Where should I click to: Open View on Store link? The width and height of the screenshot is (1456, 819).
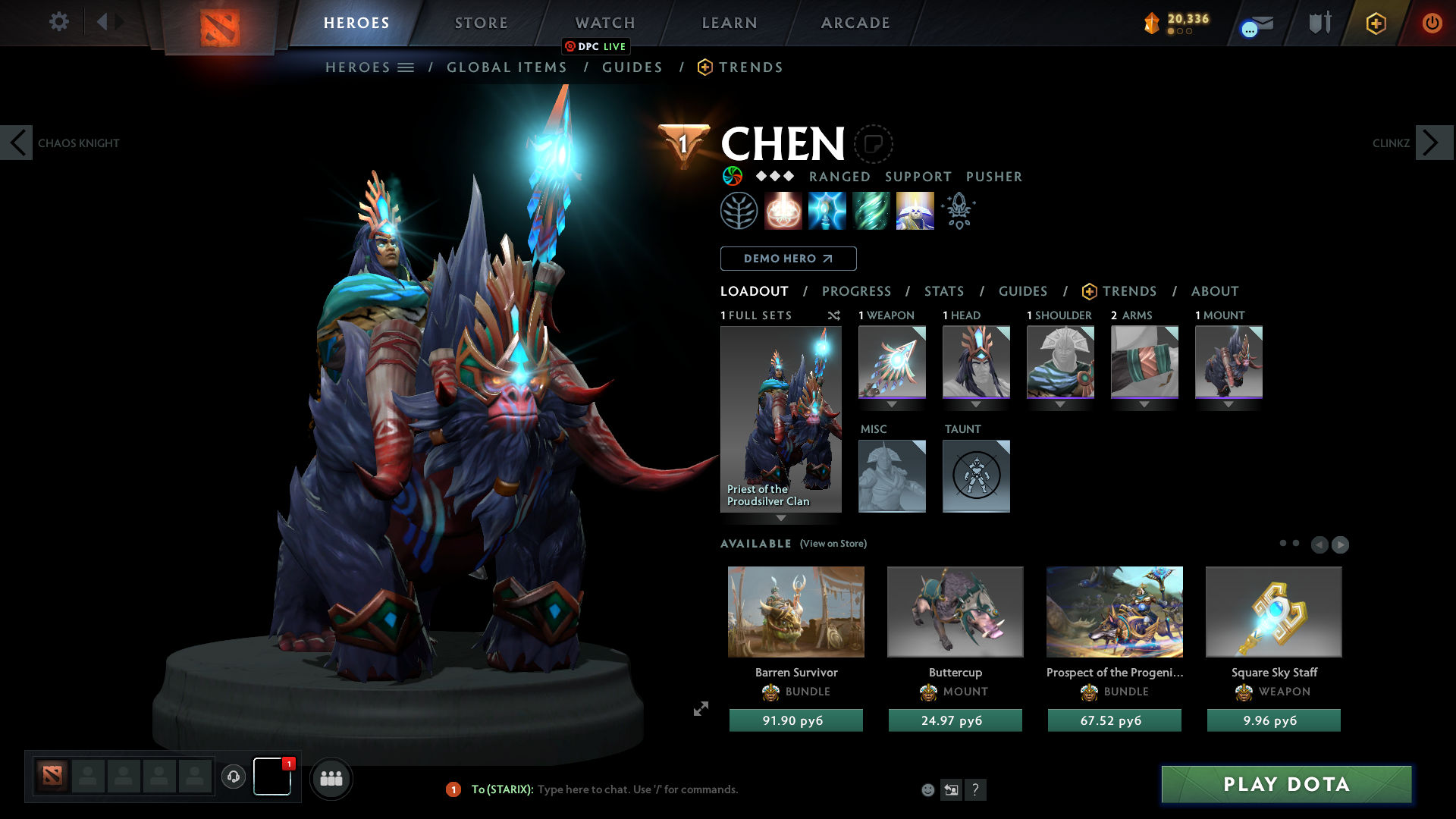click(x=833, y=544)
